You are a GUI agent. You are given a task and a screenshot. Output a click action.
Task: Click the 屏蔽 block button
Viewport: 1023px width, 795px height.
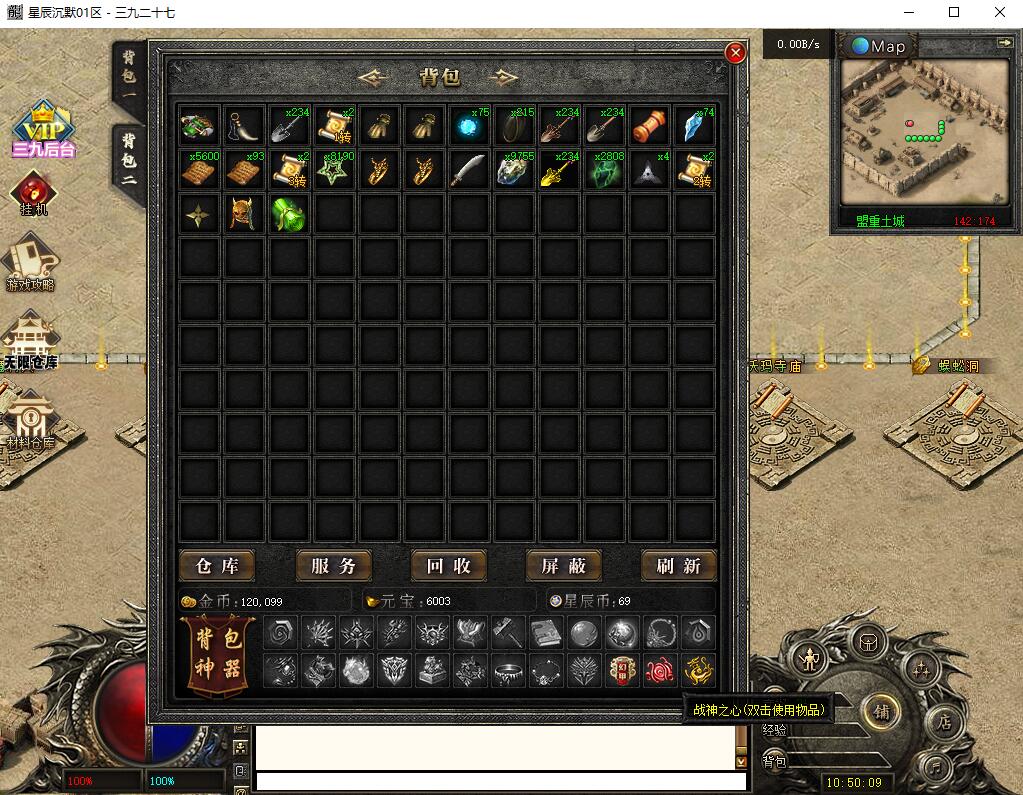tap(563, 566)
